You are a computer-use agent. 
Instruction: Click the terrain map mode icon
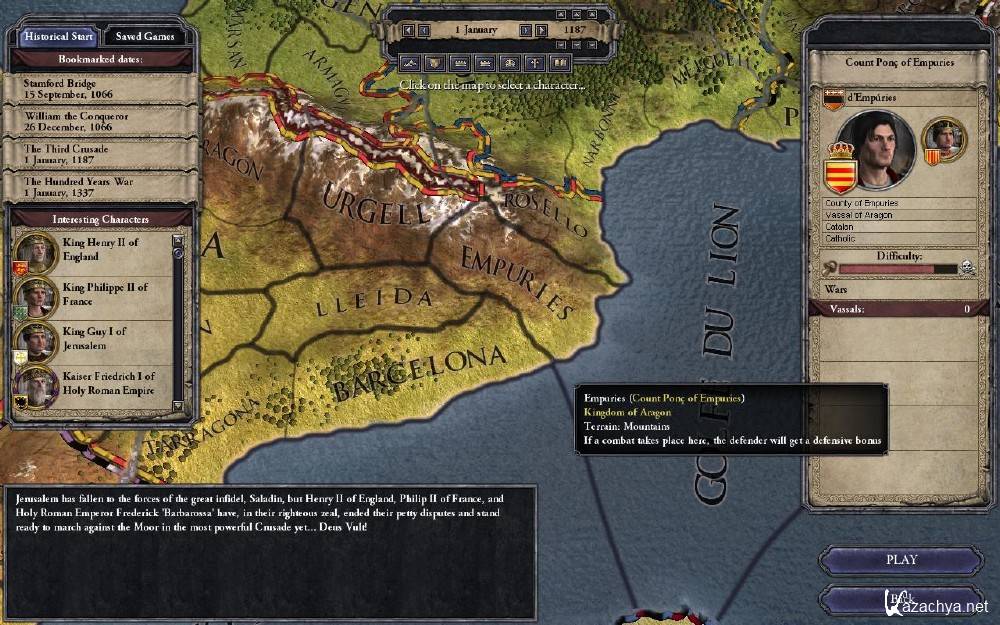pyautogui.click(x=409, y=63)
